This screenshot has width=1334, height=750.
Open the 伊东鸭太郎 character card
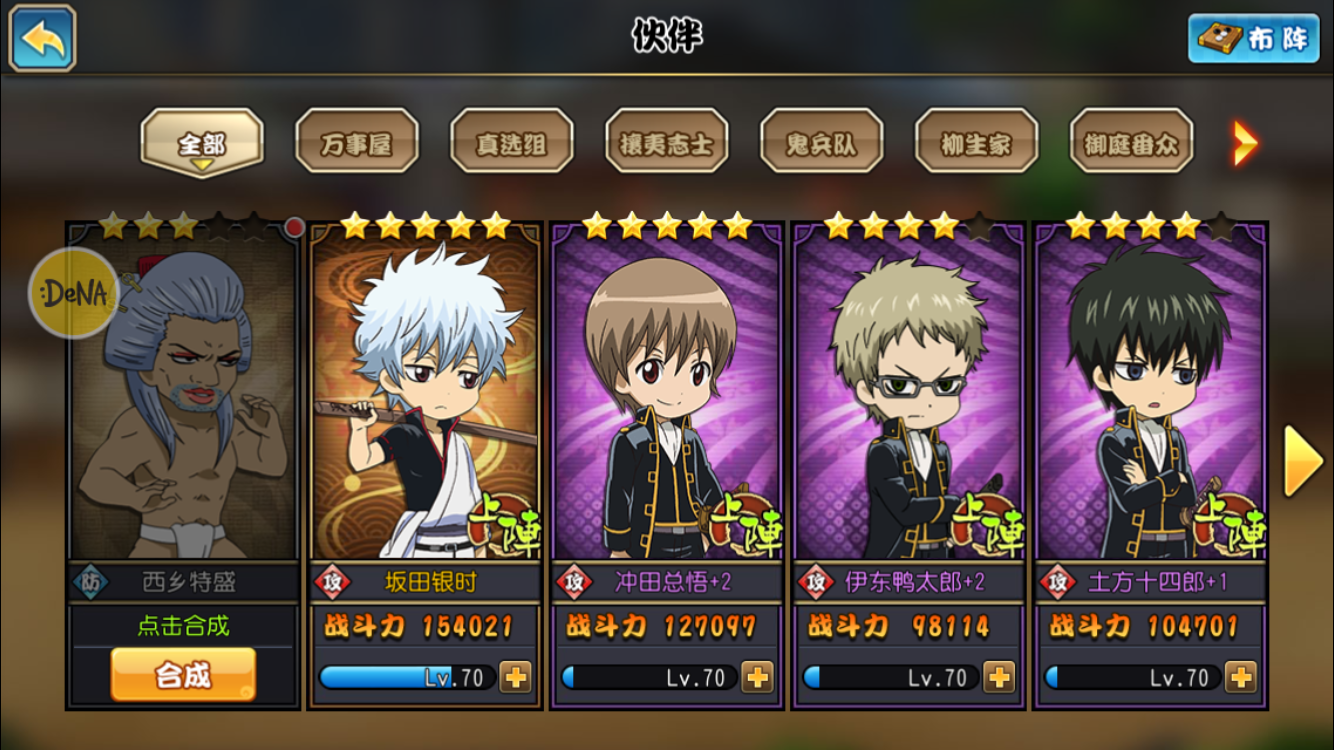pyautogui.click(x=909, y=400)
